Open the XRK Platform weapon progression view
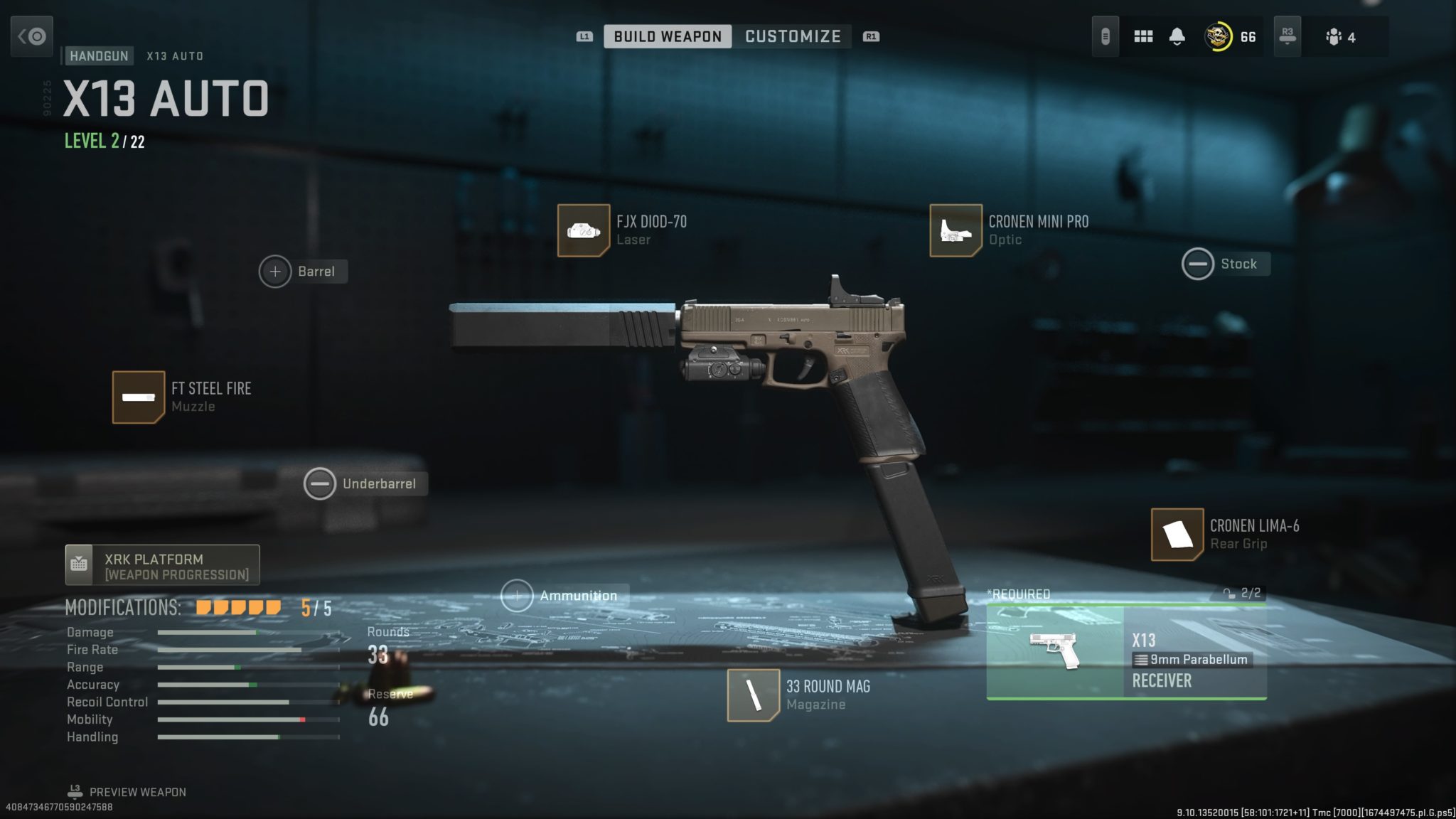This screenshot has height=819, width=1456. (x=162, y=565)
